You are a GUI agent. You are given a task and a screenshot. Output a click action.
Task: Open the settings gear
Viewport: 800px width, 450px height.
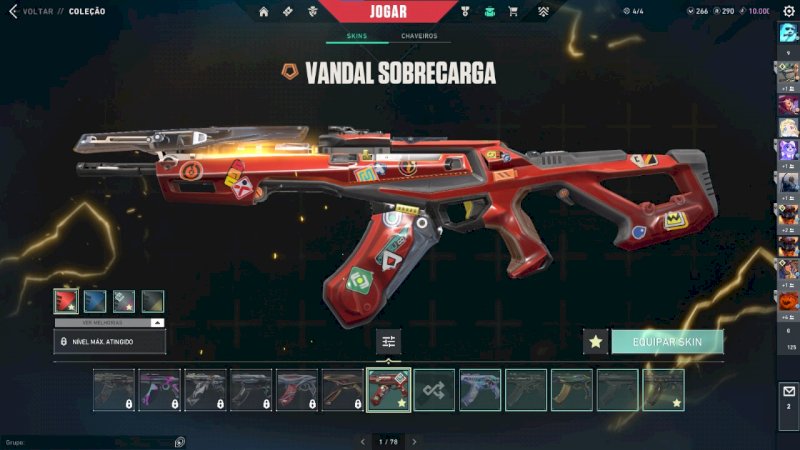(x=788, y=11)
